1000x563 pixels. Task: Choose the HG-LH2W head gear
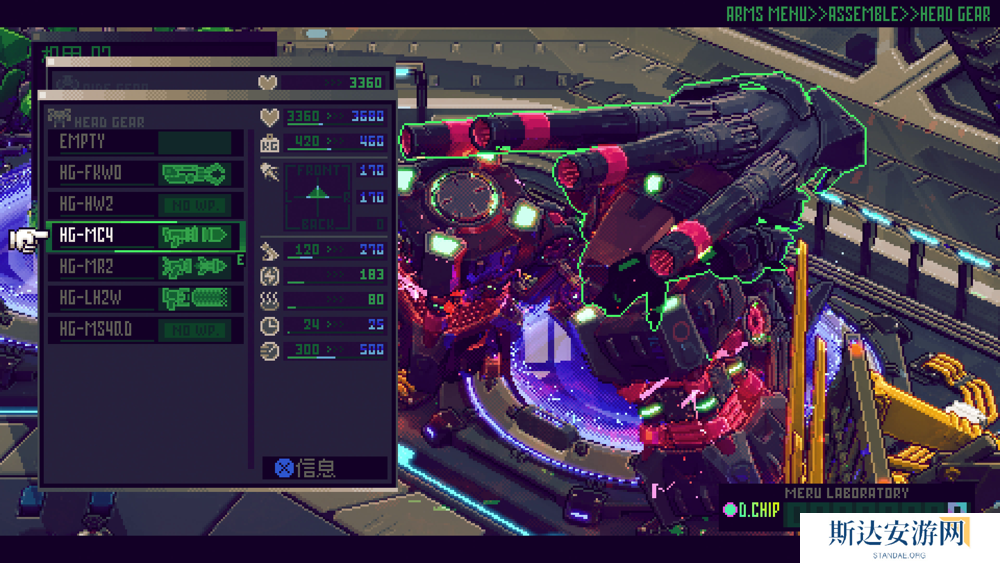[145, 298]
